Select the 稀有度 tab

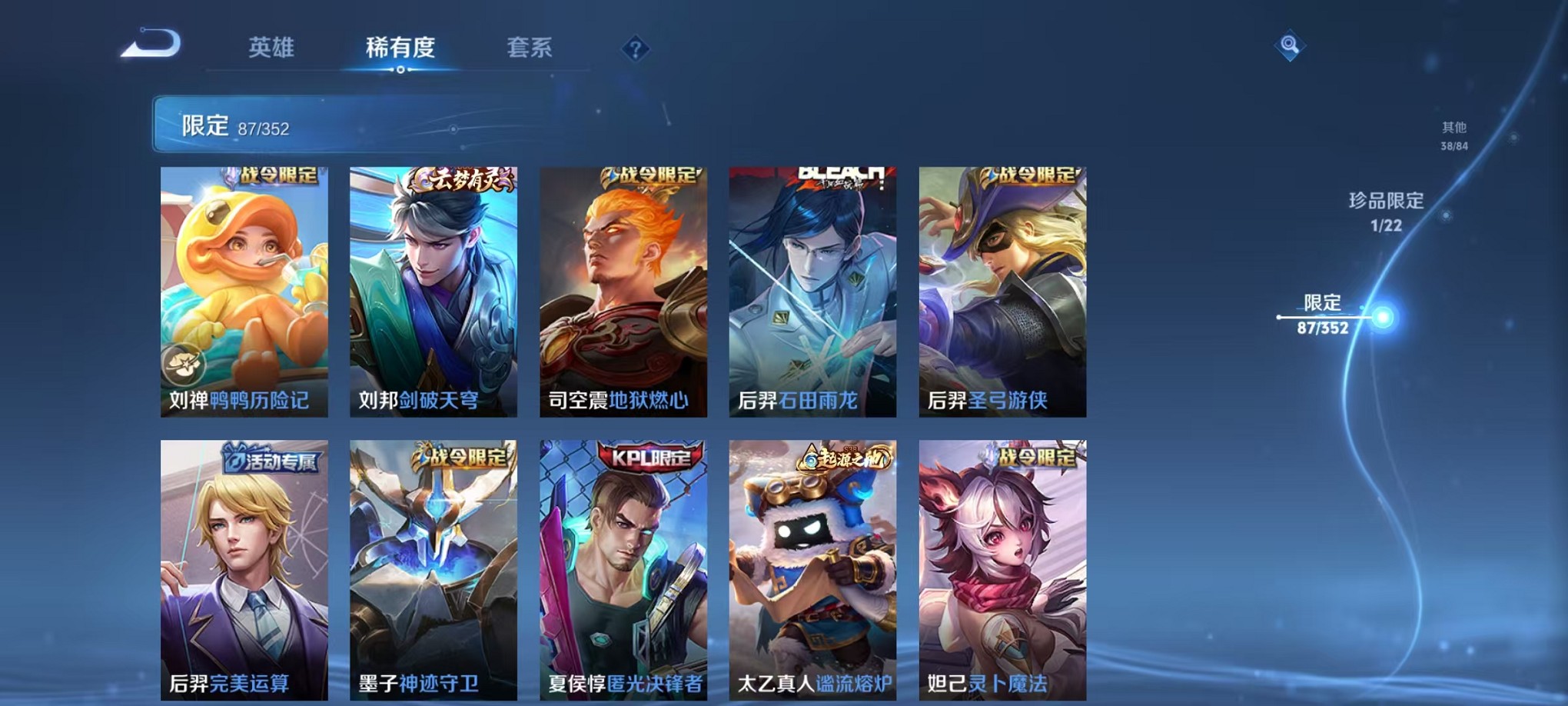399,47
